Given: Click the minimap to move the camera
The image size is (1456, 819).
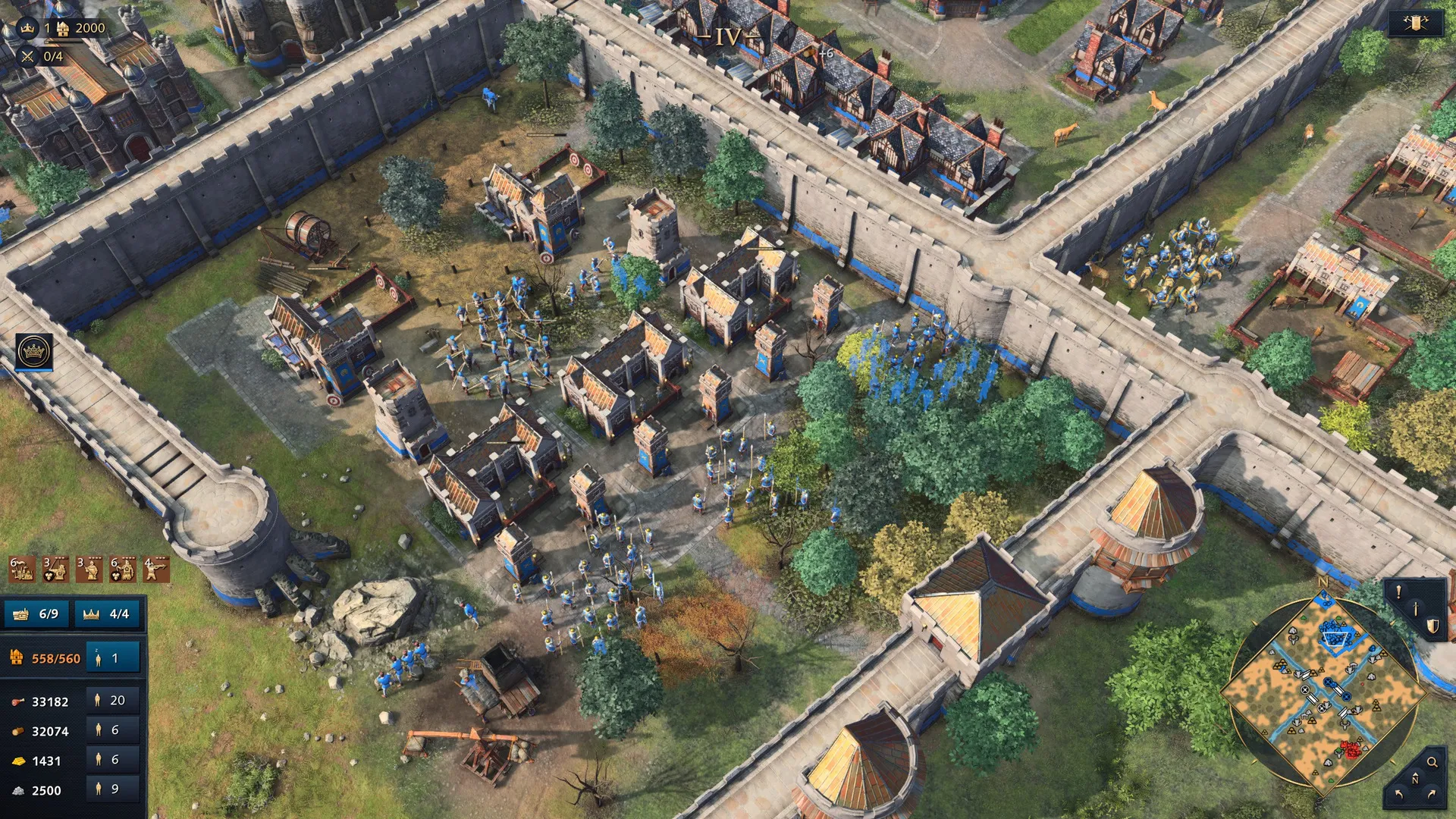Looking at the screenshot, I should click(x=1323, y=694).
